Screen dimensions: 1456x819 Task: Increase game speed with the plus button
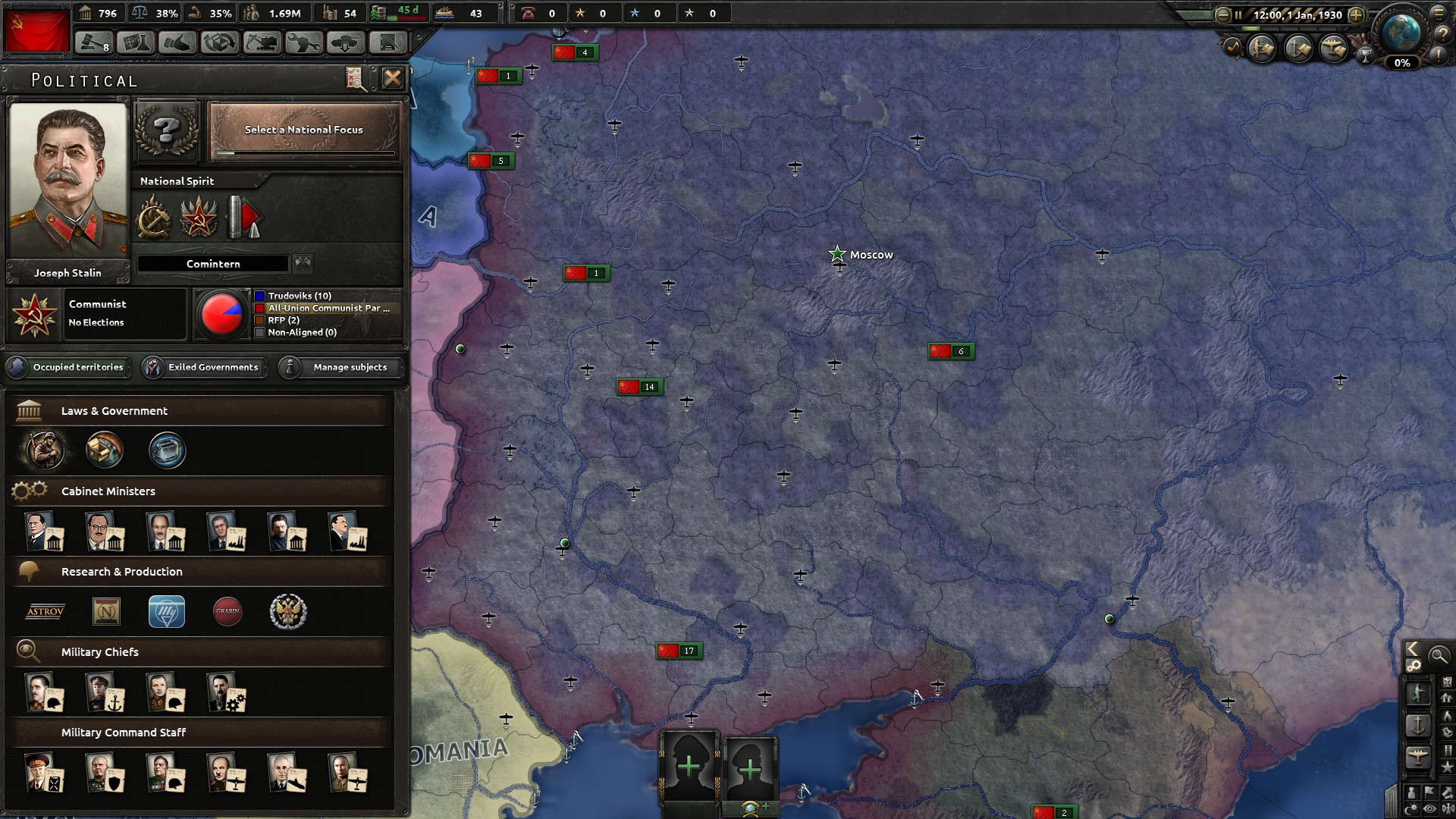tap(1356, 14)
